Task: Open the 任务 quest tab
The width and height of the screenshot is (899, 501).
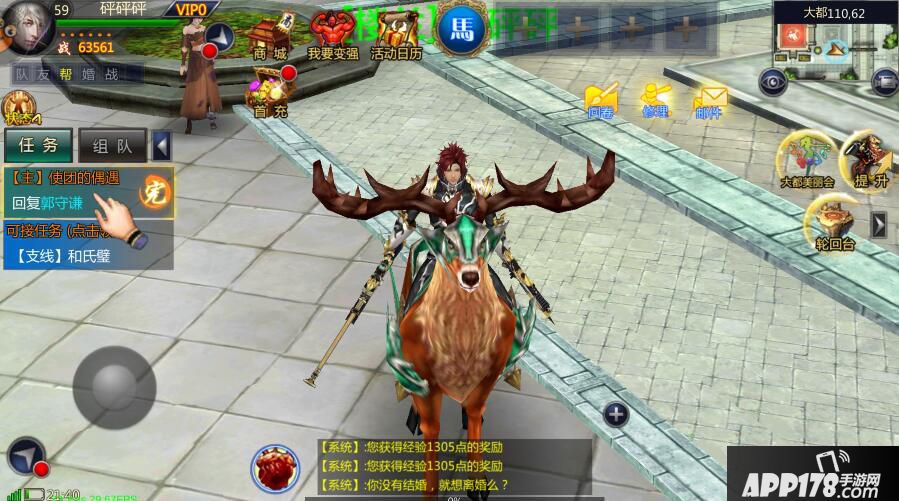Action: pos(39,145)
